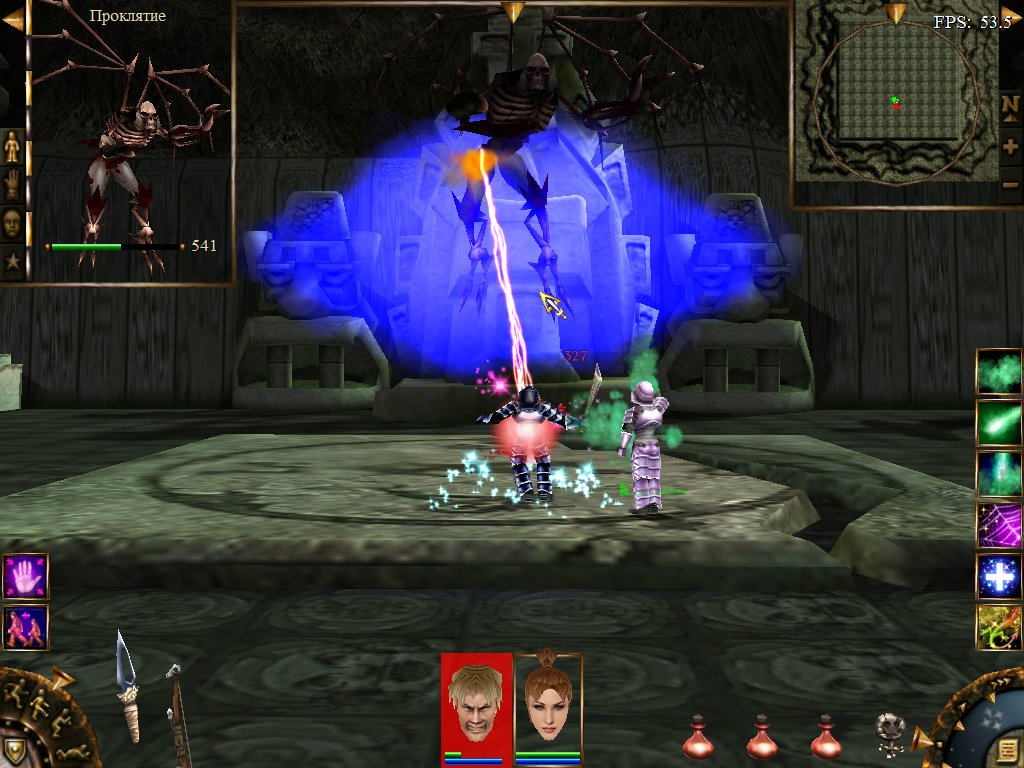Choose the purple spider web spell
Image resolution: width=1024 pixels, height=768 pixels.
[x=998, y=525]
